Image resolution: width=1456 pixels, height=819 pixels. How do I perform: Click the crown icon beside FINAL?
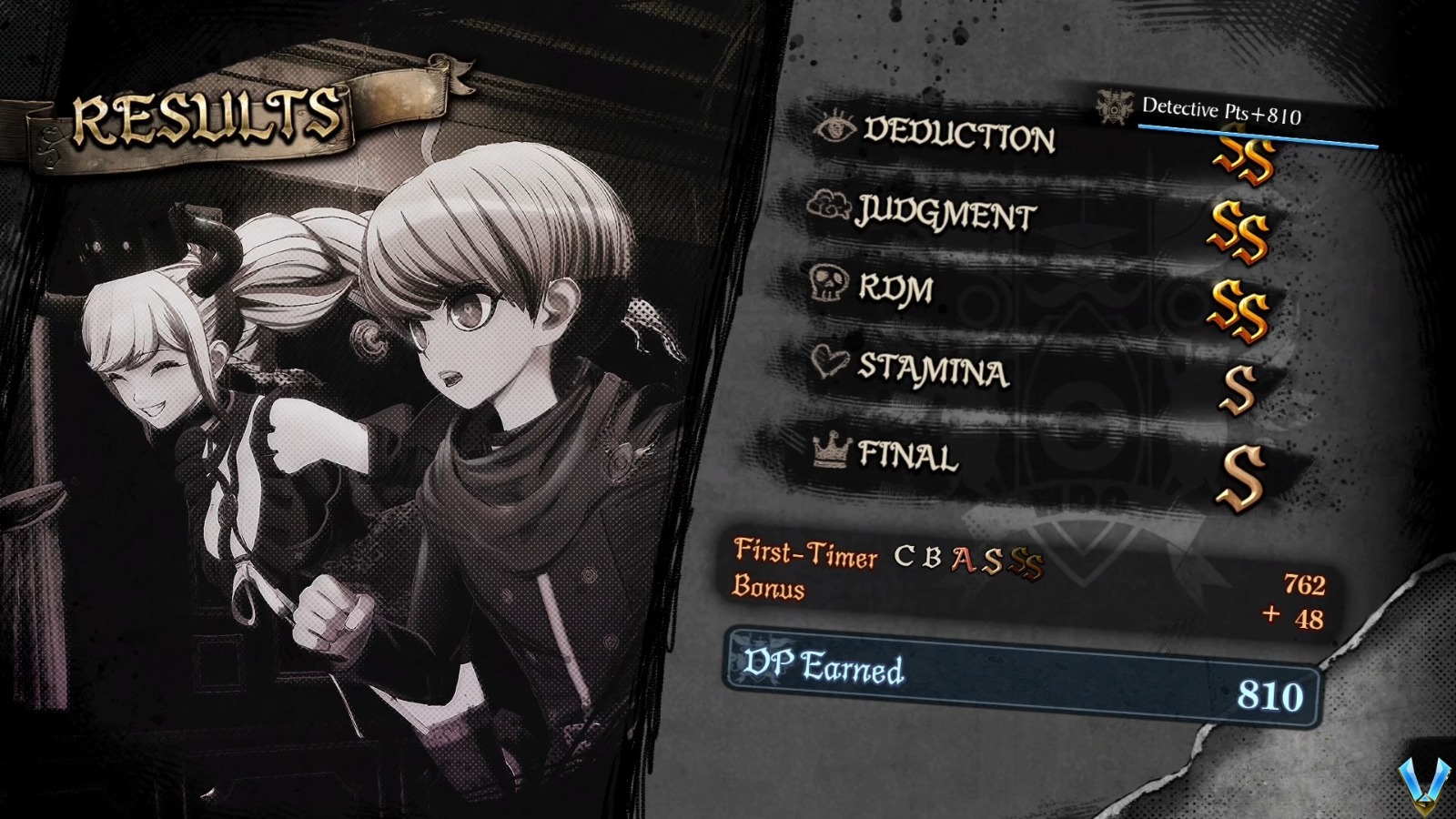(829, 451)
